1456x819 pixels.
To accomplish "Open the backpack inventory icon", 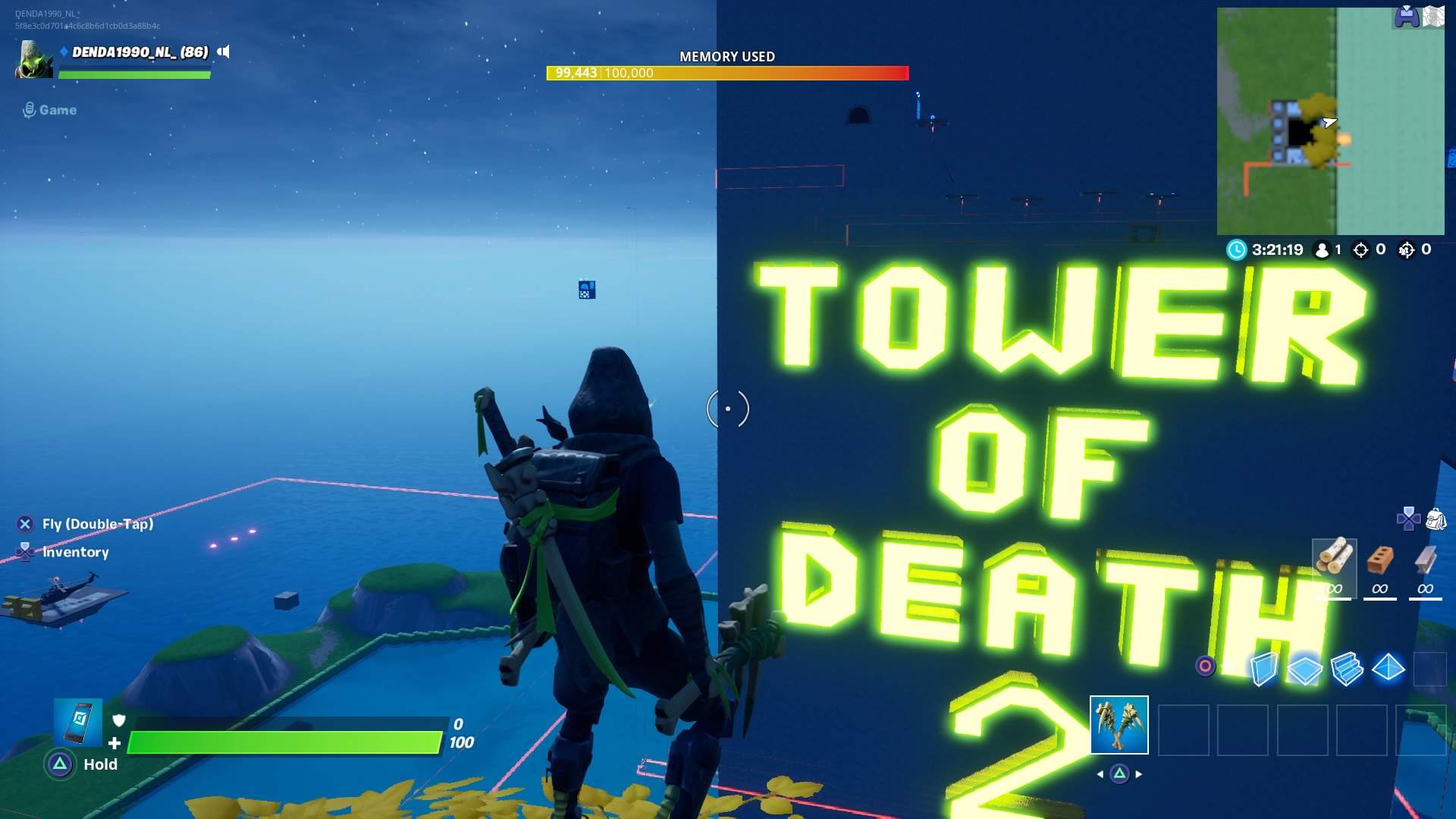I will (1437, 519).
